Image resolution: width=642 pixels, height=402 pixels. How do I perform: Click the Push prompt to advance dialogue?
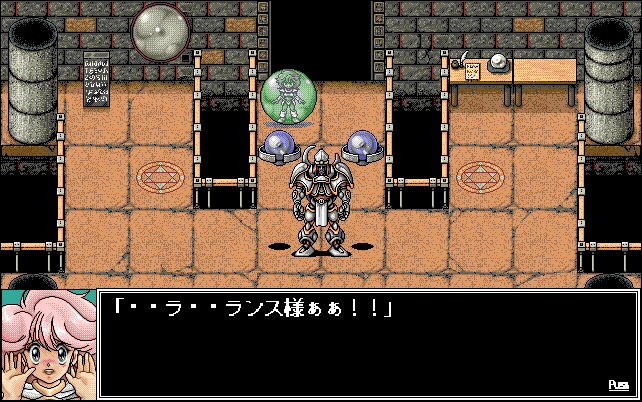pyautogui.click(x=618, y=385)
